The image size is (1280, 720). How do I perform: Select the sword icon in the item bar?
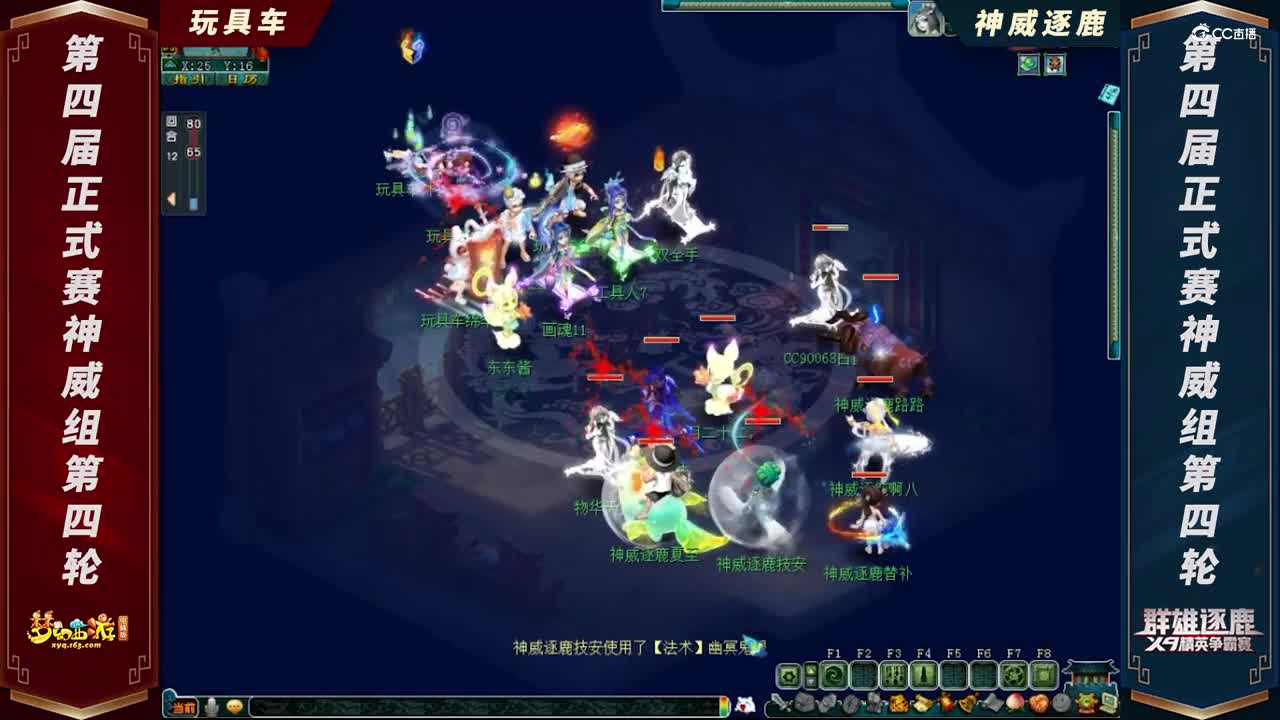[780, 702]
